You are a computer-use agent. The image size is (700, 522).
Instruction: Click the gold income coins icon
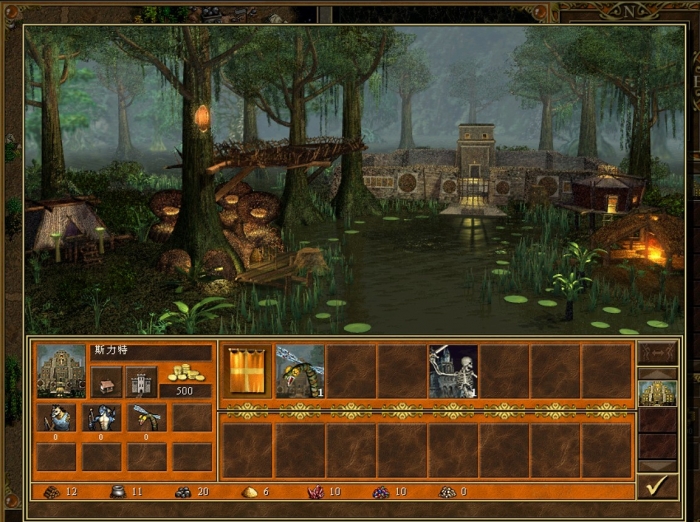[186, 374]
